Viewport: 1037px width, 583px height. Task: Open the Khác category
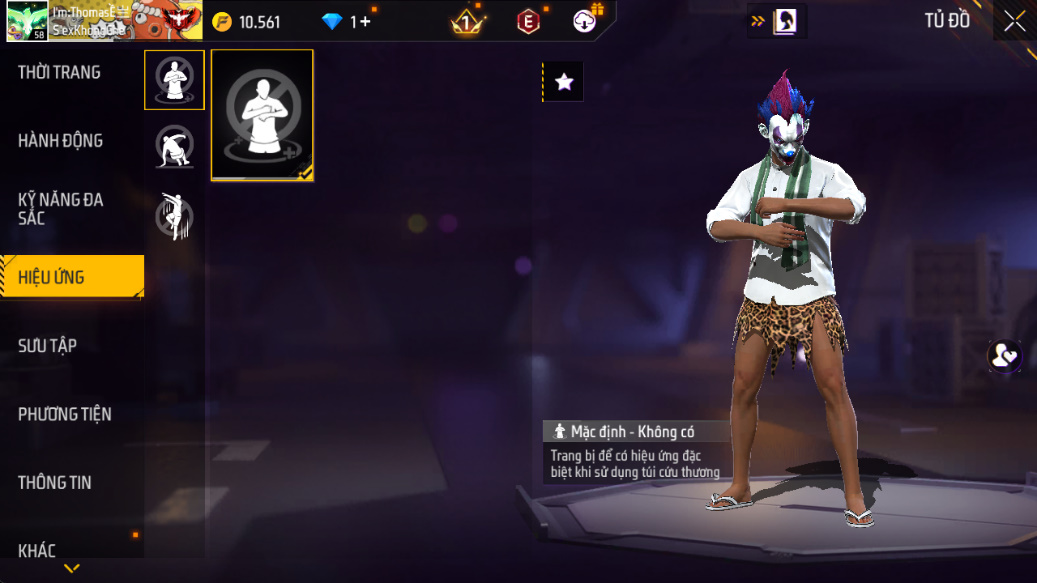(37, 550)
